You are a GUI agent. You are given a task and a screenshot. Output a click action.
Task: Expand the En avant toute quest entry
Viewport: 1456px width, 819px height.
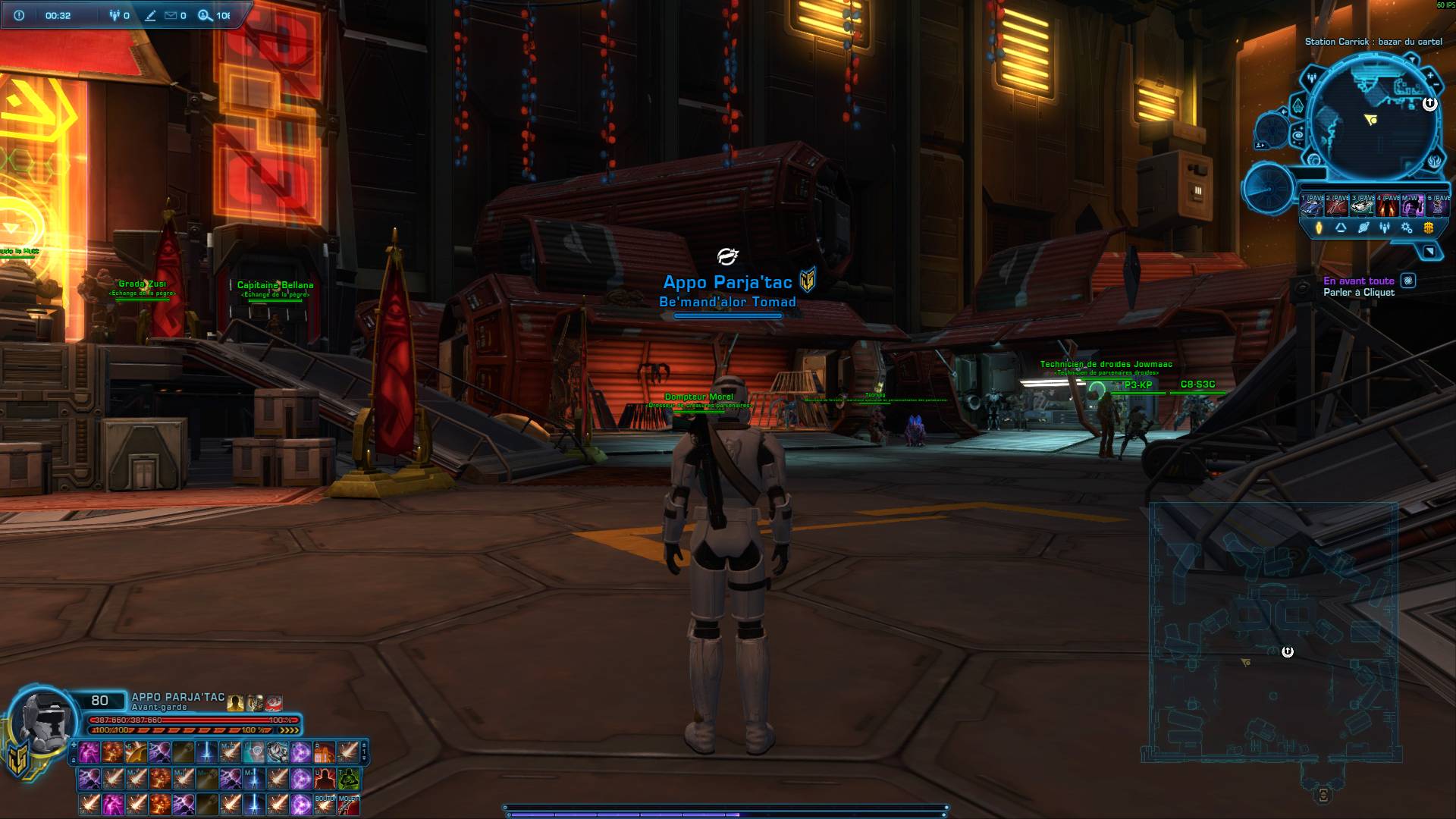click(1359, 280)
